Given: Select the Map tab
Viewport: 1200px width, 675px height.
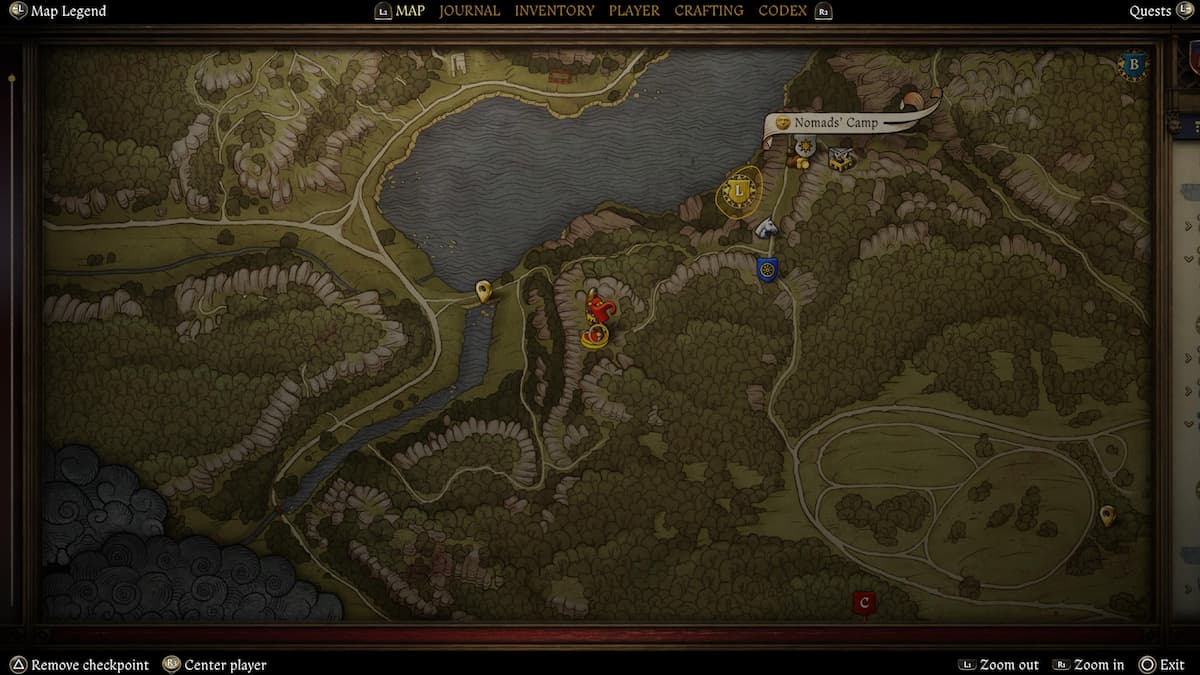Looking at the screenshot, I should point(410,11).
